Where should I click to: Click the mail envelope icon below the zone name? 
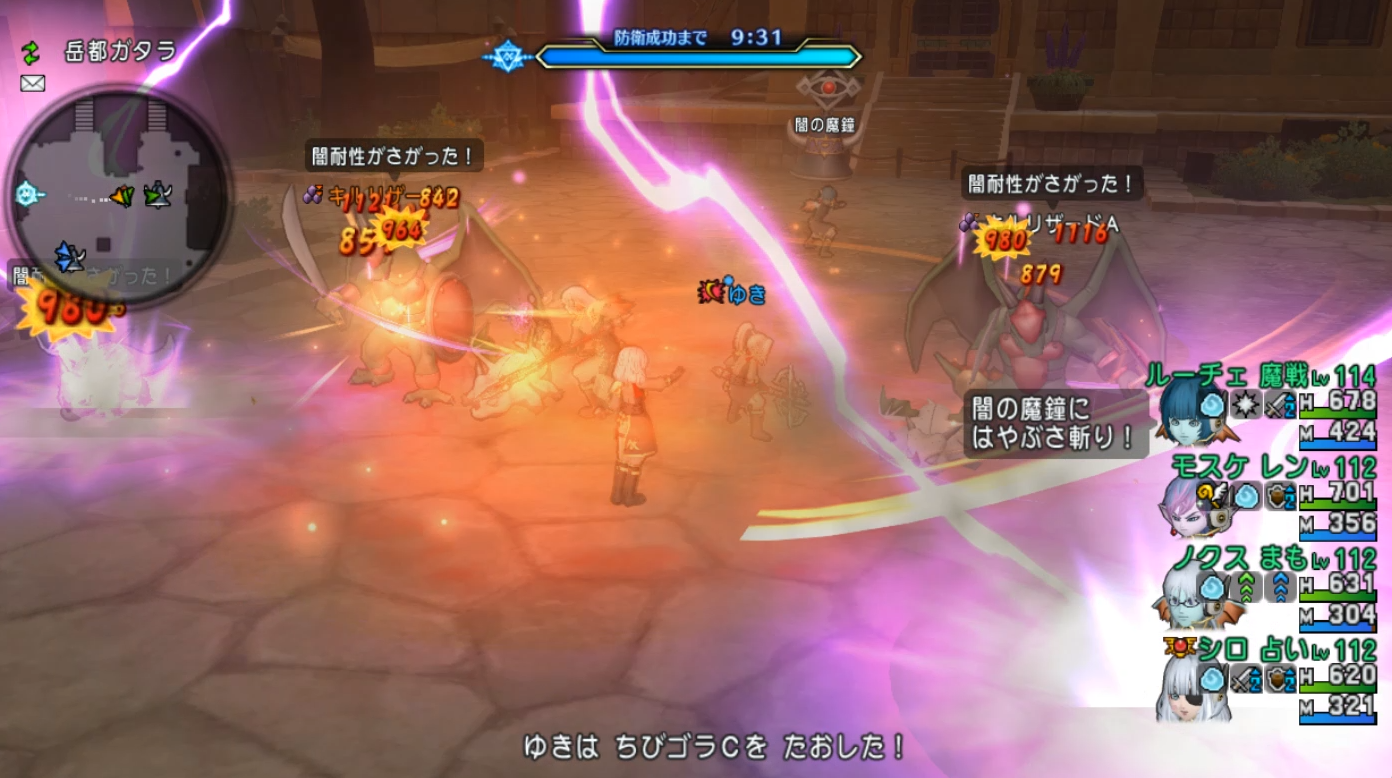coord(32,82)
